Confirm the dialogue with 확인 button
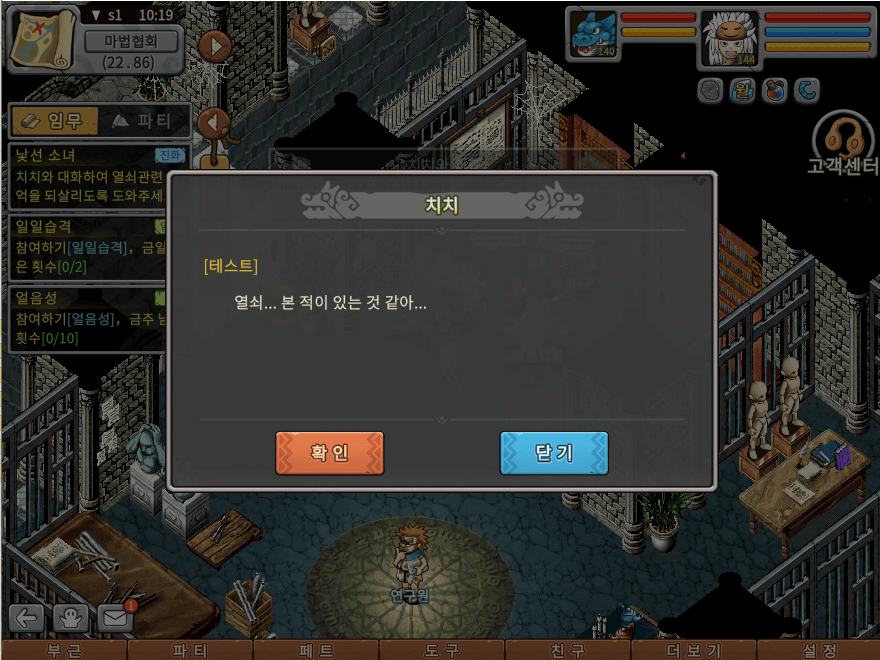 [329, 453]
